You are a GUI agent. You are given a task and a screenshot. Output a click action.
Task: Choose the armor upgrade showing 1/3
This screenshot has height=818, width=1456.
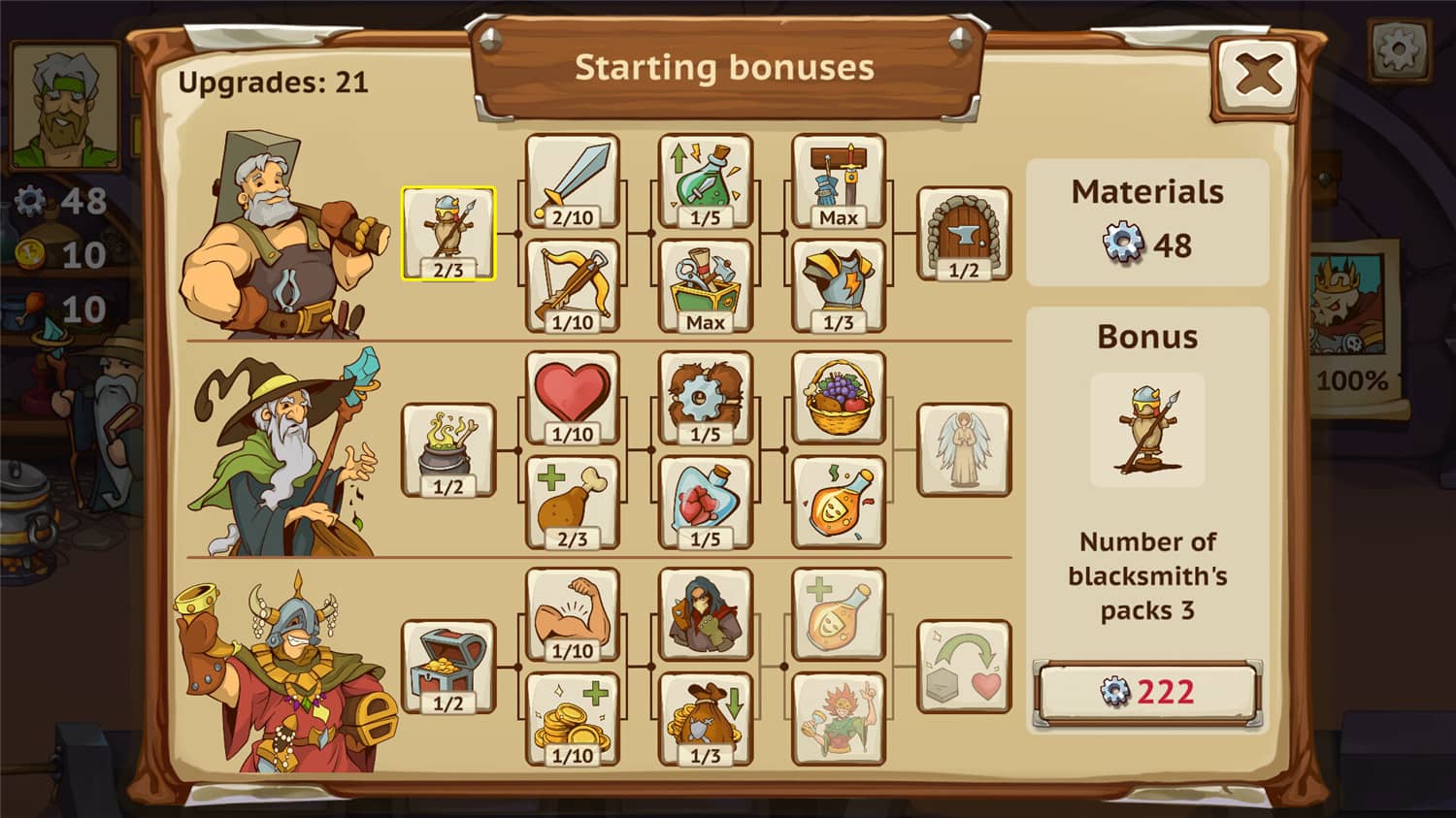(x=839, y=284)
